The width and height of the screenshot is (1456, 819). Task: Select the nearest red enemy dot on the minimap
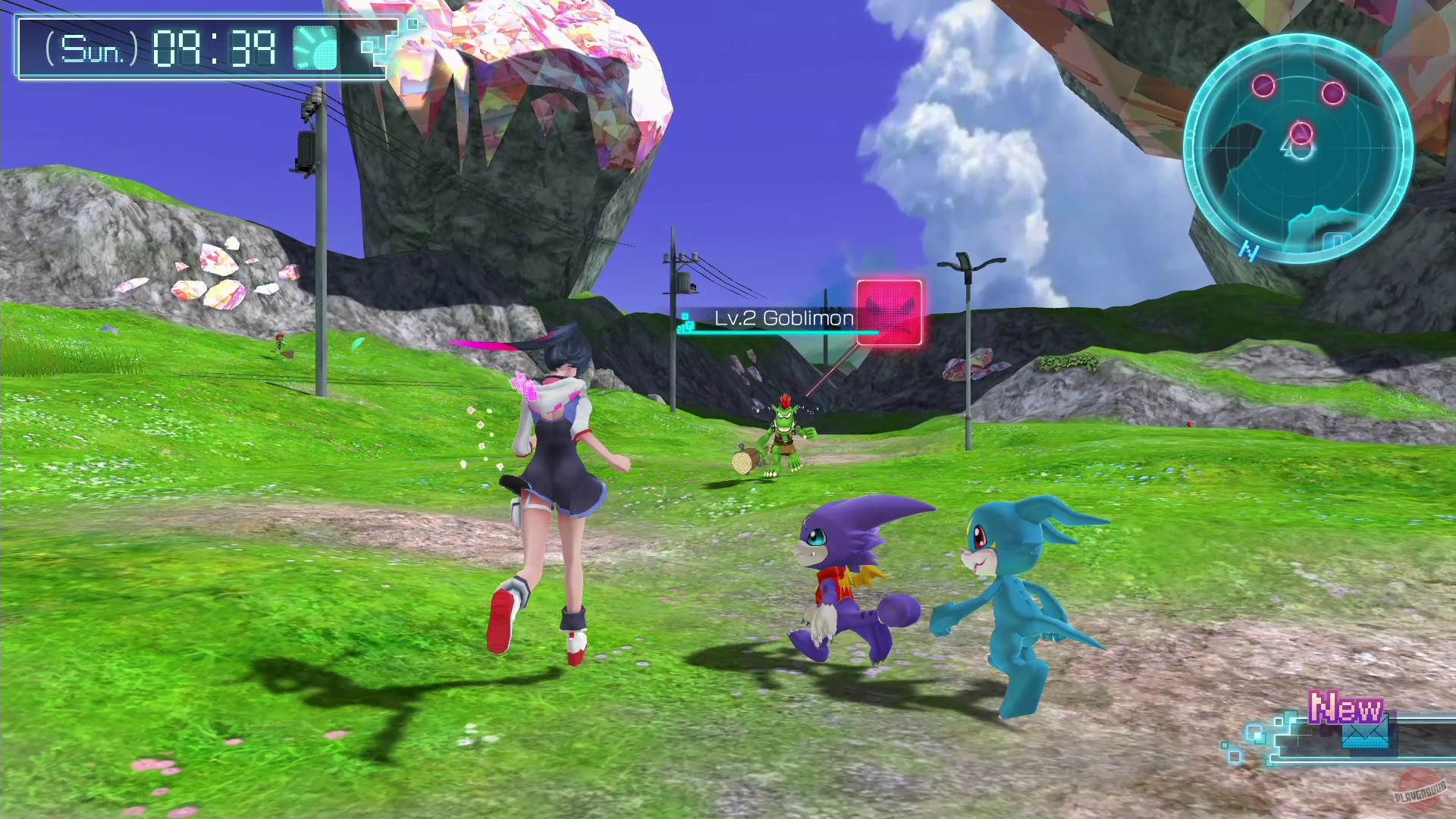click(x=1301, y=133)
